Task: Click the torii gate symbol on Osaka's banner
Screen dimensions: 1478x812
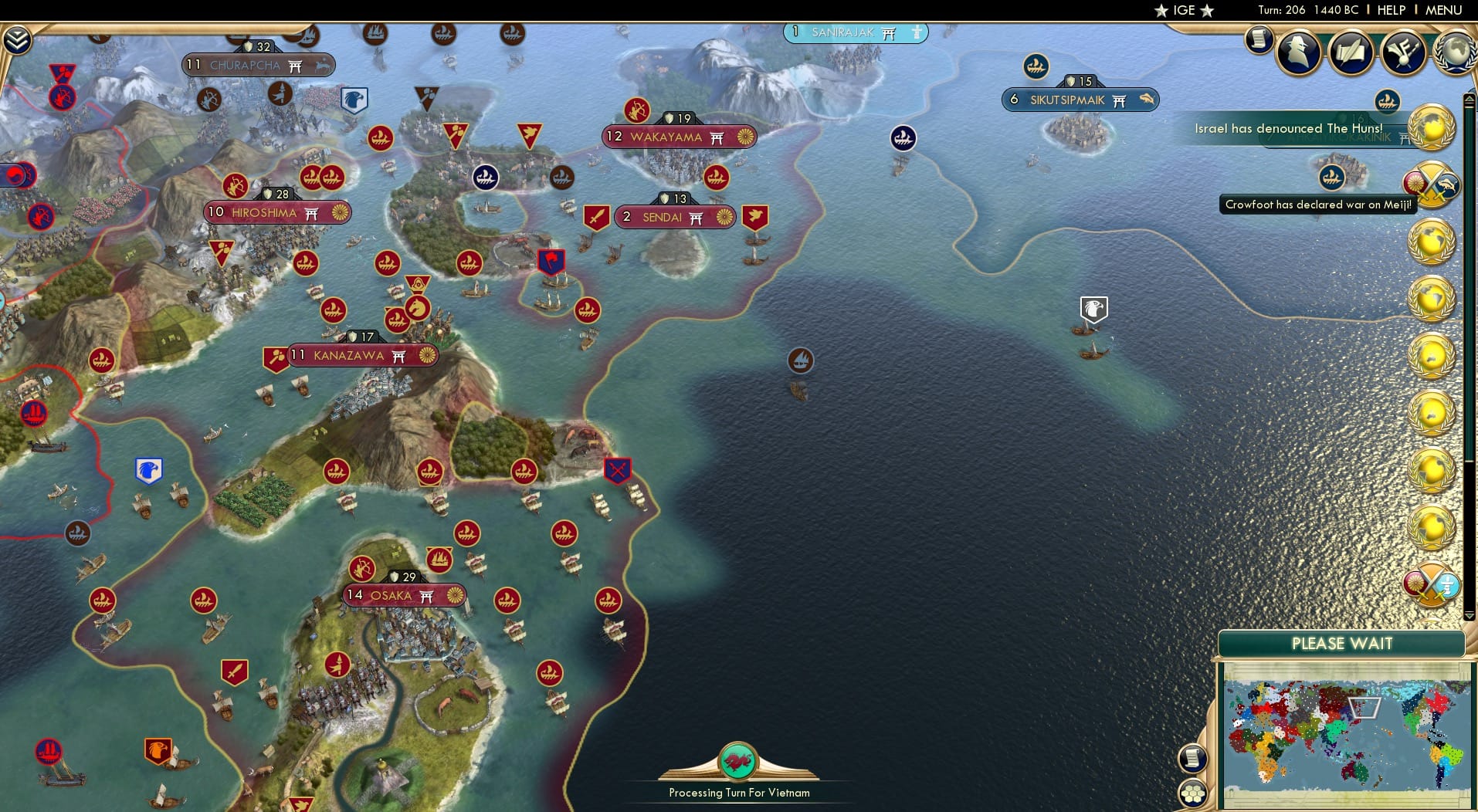Action: click(425, 596)
